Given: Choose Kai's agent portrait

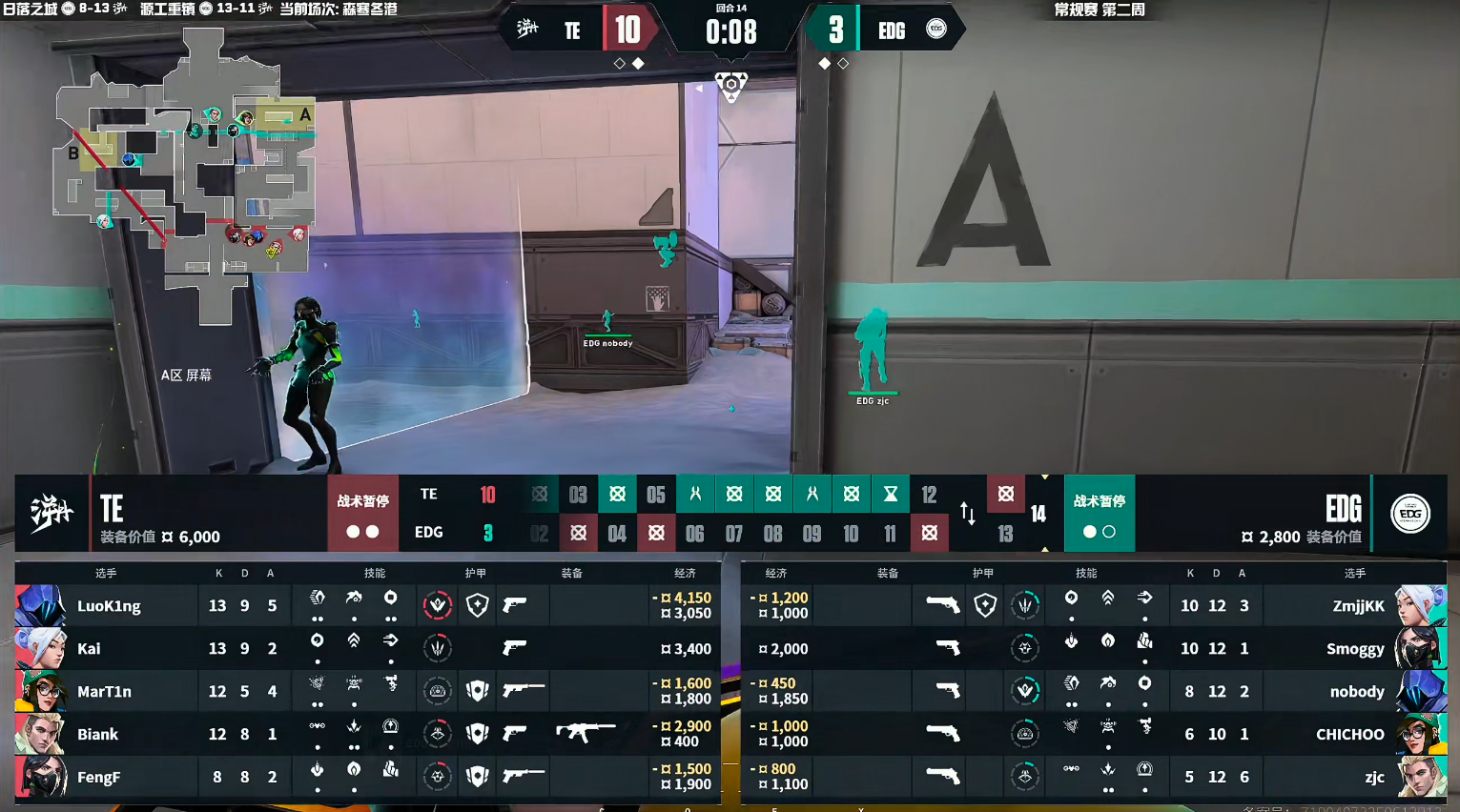Looking at the screenshot, I should (x=40, y=648).
